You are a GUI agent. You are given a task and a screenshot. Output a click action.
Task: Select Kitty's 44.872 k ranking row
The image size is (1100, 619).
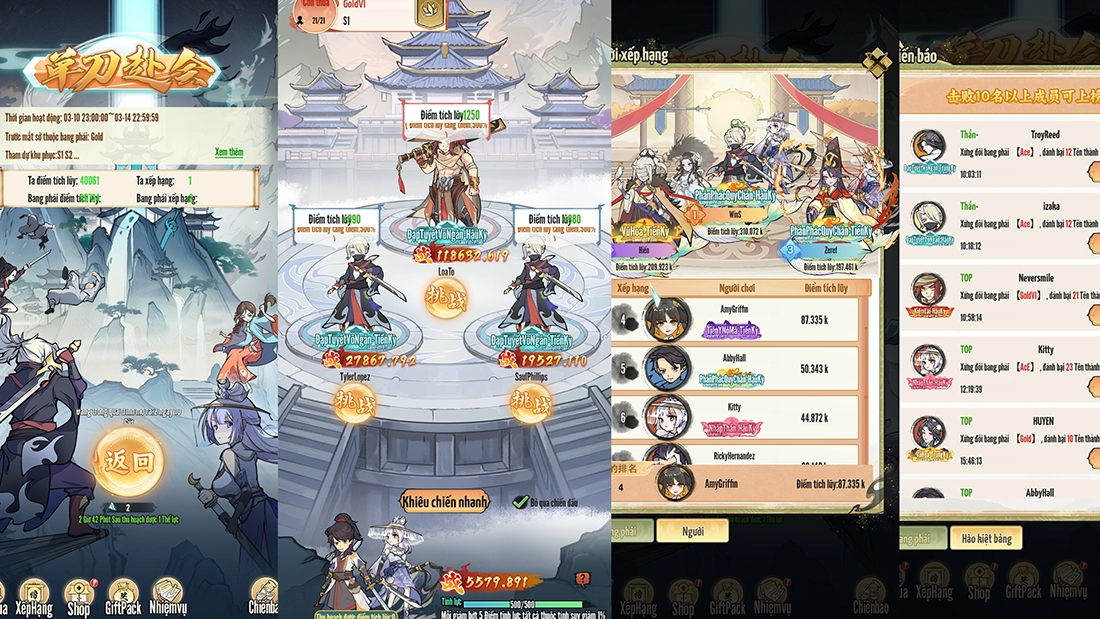(740, 418)
